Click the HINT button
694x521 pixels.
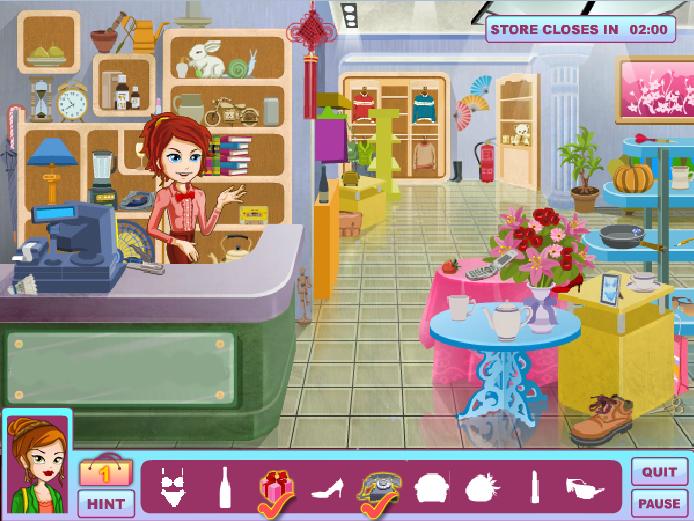point(106,502)
